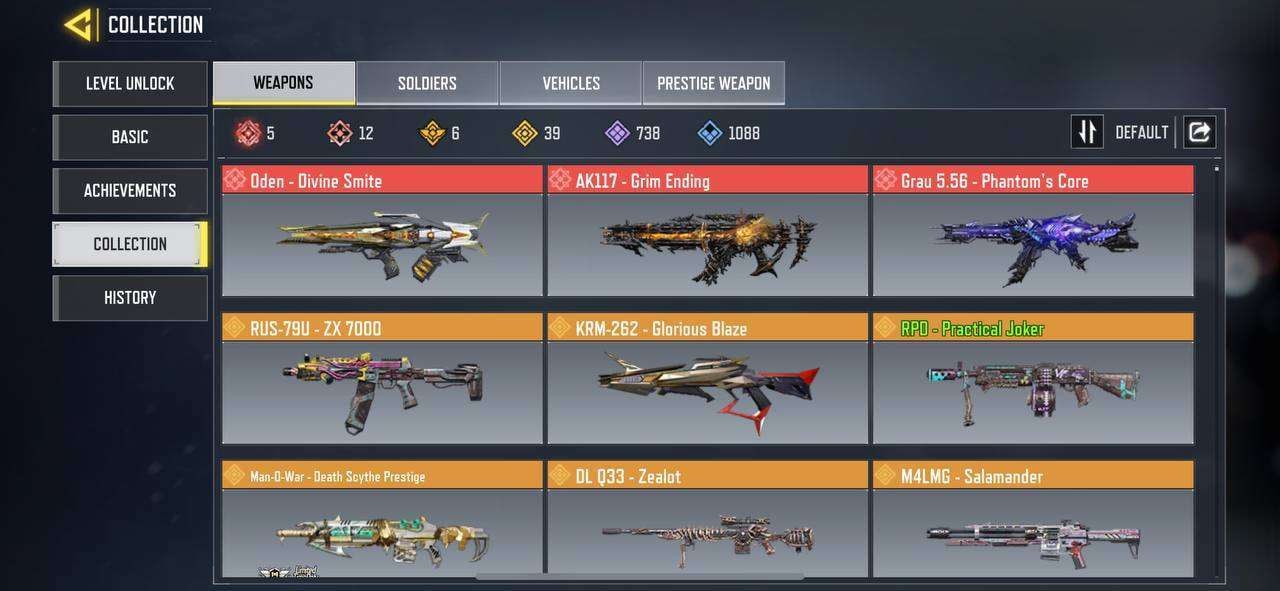The height and width of the screenshot is (591, 1280).
Task: Click the share export icon
Action: point(1199,132)
